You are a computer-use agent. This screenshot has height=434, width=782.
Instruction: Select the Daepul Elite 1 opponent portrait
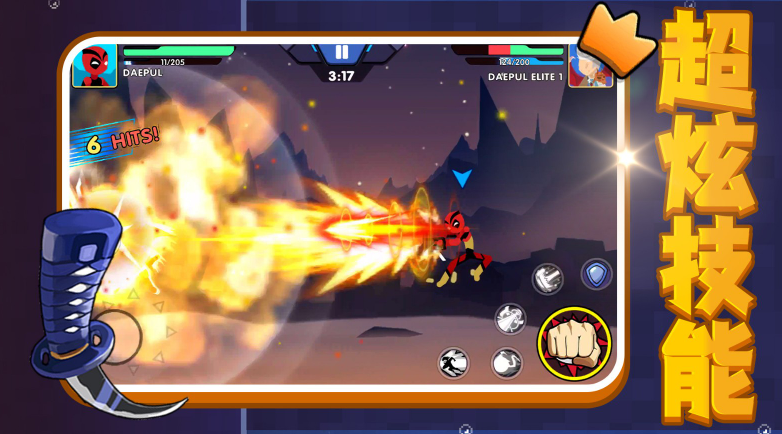click(590, 66)
